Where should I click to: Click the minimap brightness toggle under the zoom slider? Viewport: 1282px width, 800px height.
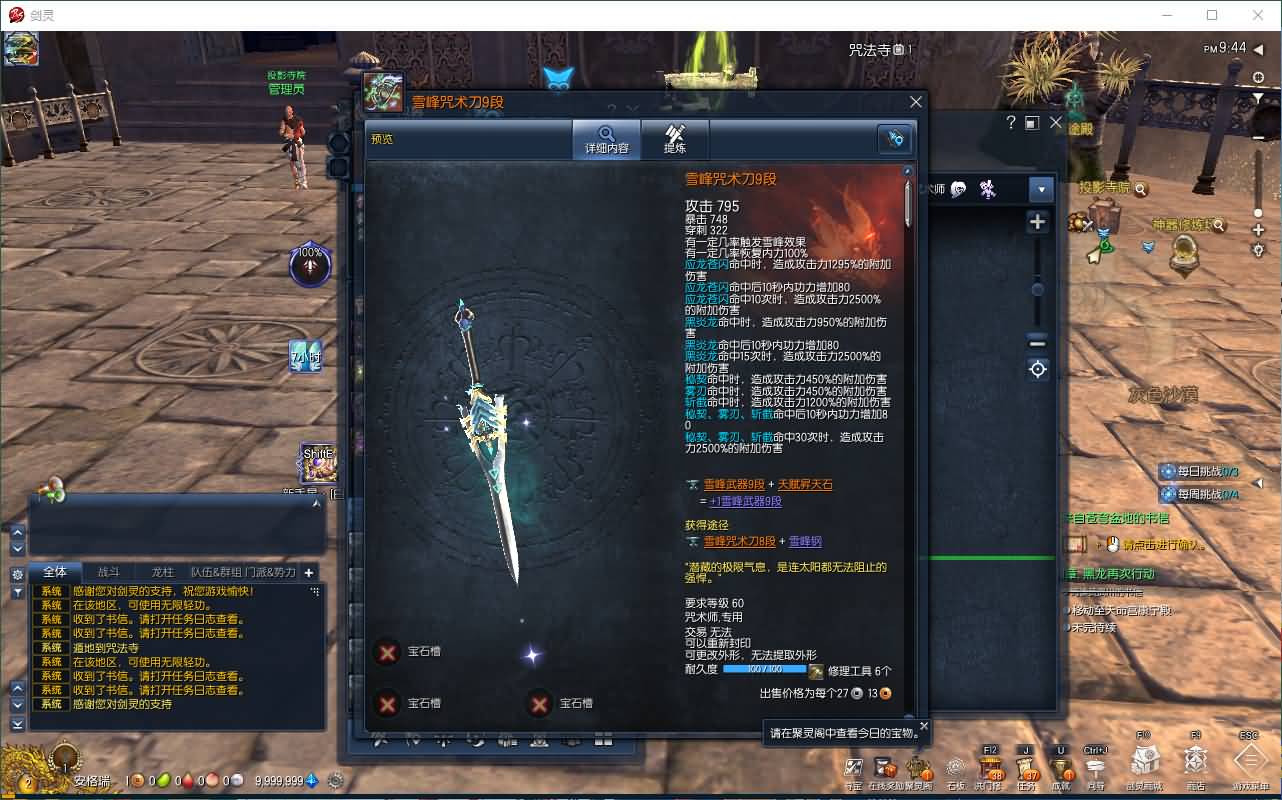1037,368
